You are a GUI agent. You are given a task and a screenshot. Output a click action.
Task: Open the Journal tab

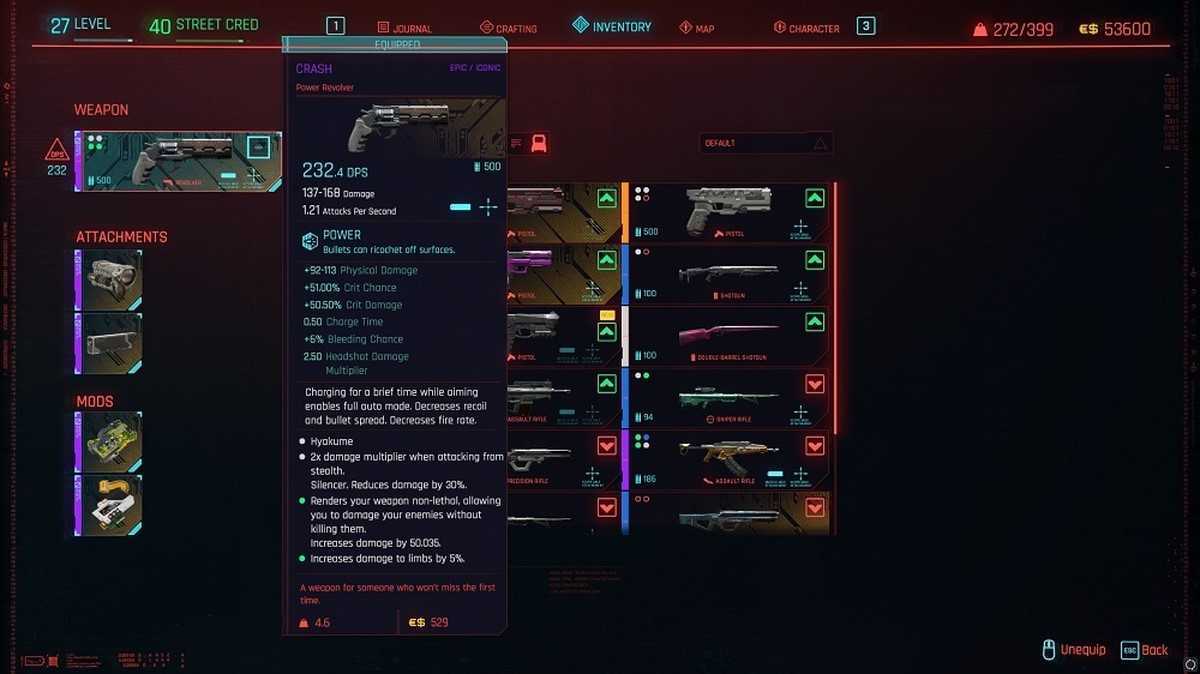coord(404,28)
